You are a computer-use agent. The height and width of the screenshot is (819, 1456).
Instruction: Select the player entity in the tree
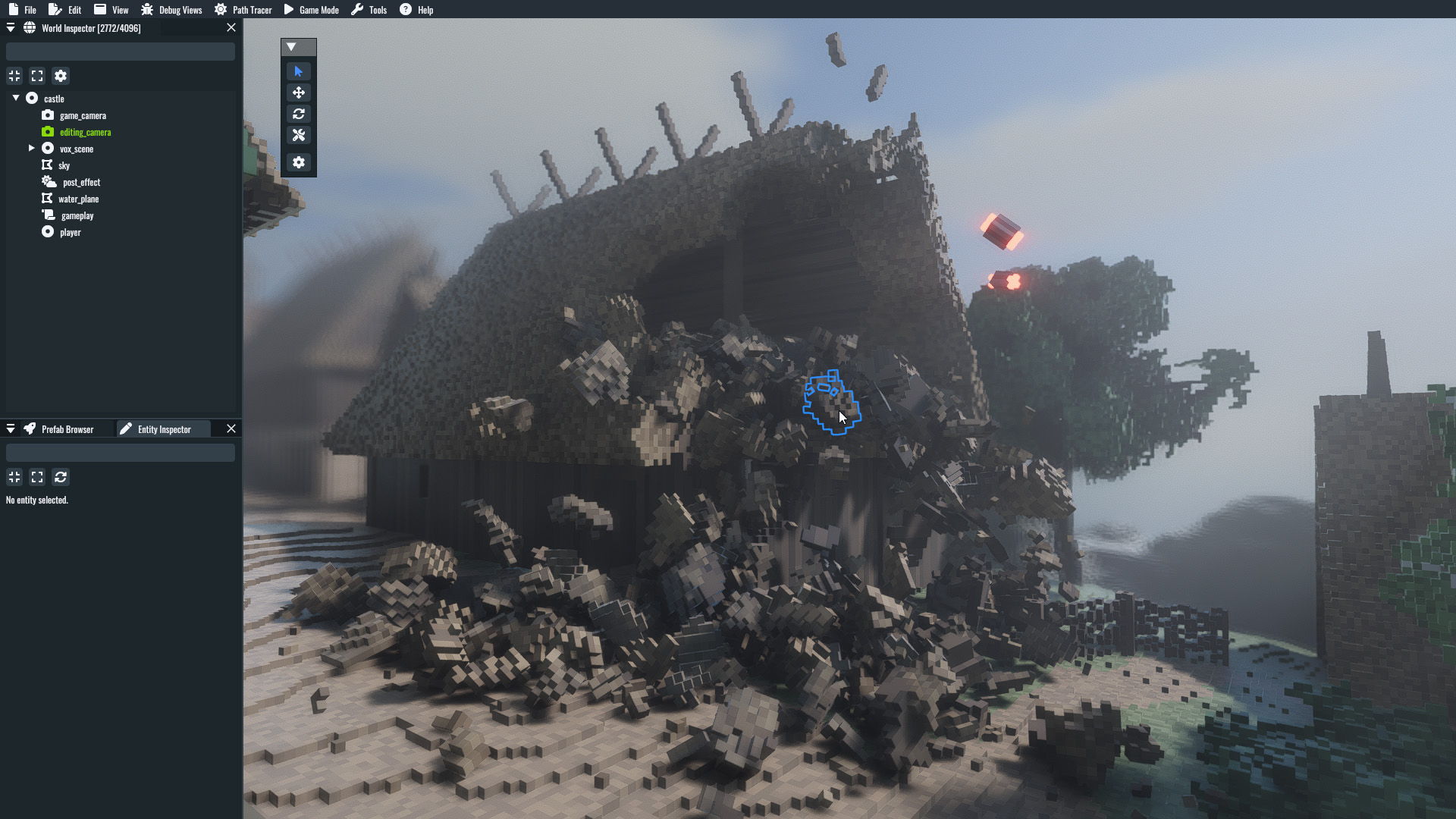71,231
